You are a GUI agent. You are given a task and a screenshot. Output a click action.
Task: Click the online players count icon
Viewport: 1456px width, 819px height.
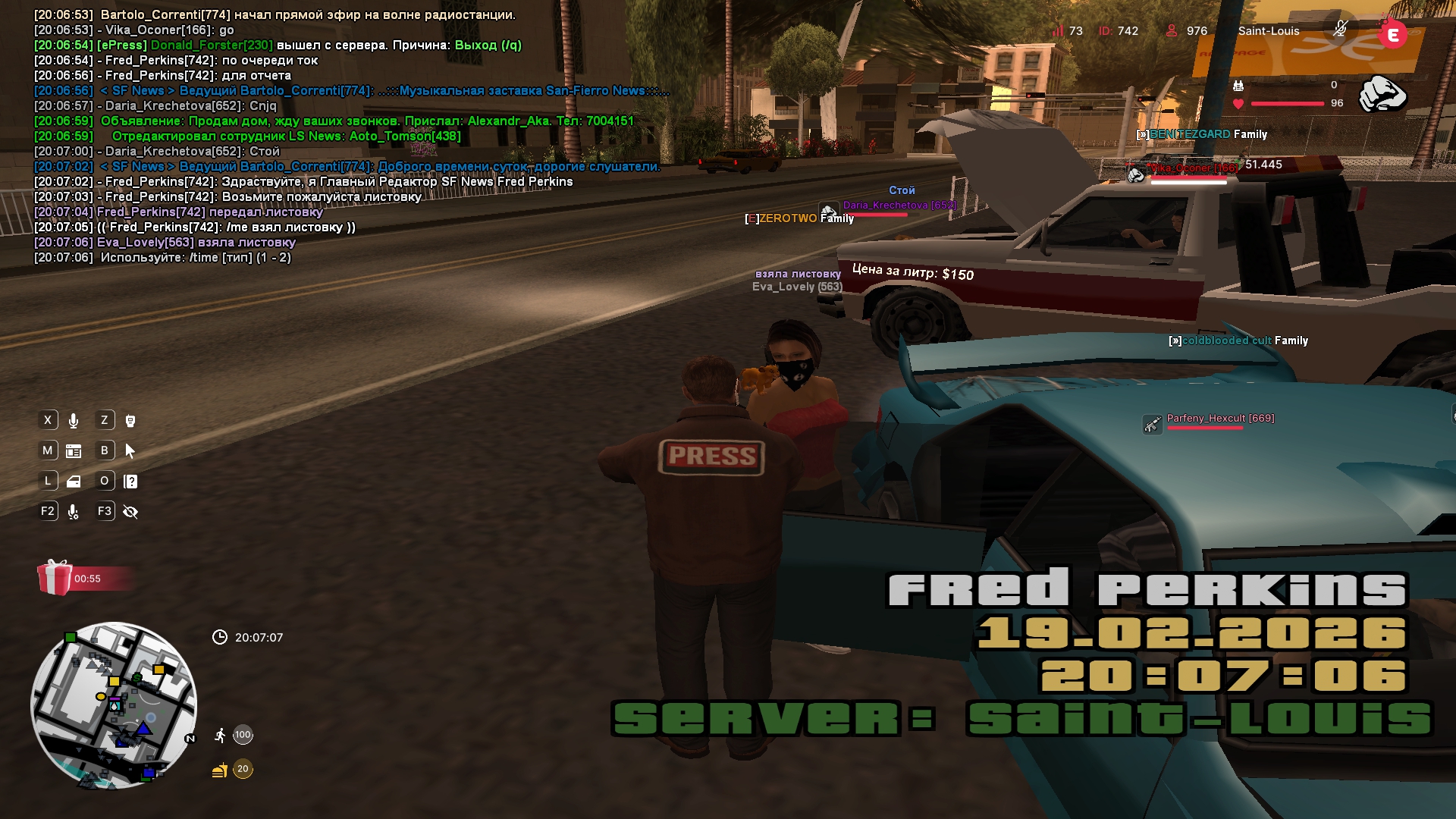point(1172,31)
